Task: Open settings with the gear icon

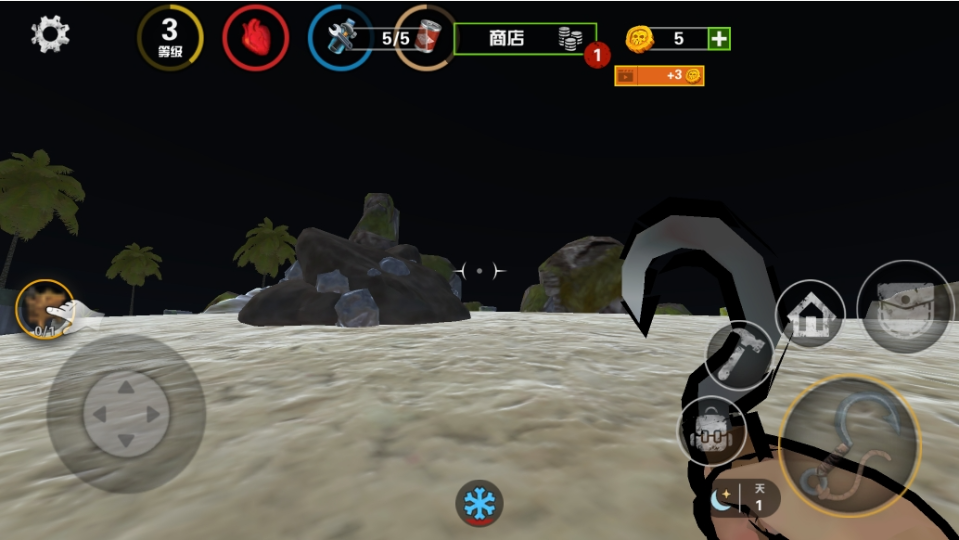Action: pos(50,35)
